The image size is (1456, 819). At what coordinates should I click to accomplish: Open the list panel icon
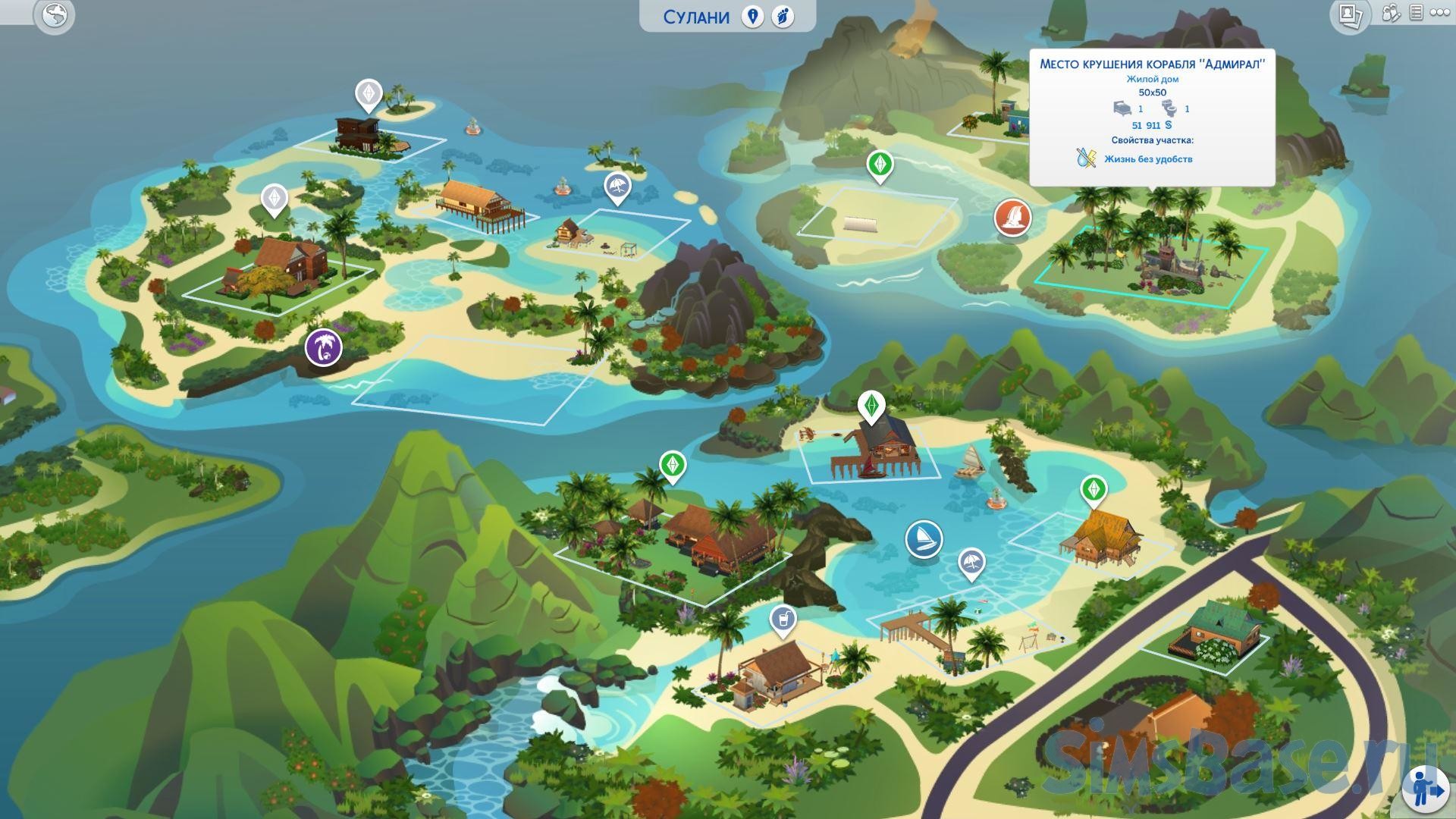(1415, 13)
